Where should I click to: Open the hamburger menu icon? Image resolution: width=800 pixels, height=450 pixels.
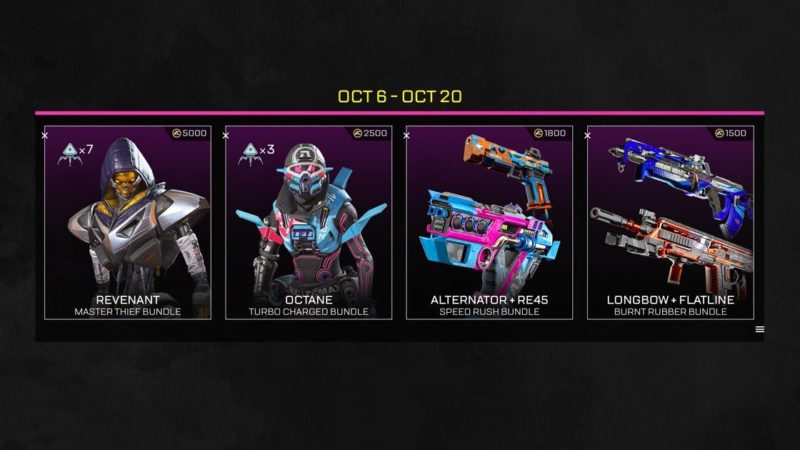[760, 329]
